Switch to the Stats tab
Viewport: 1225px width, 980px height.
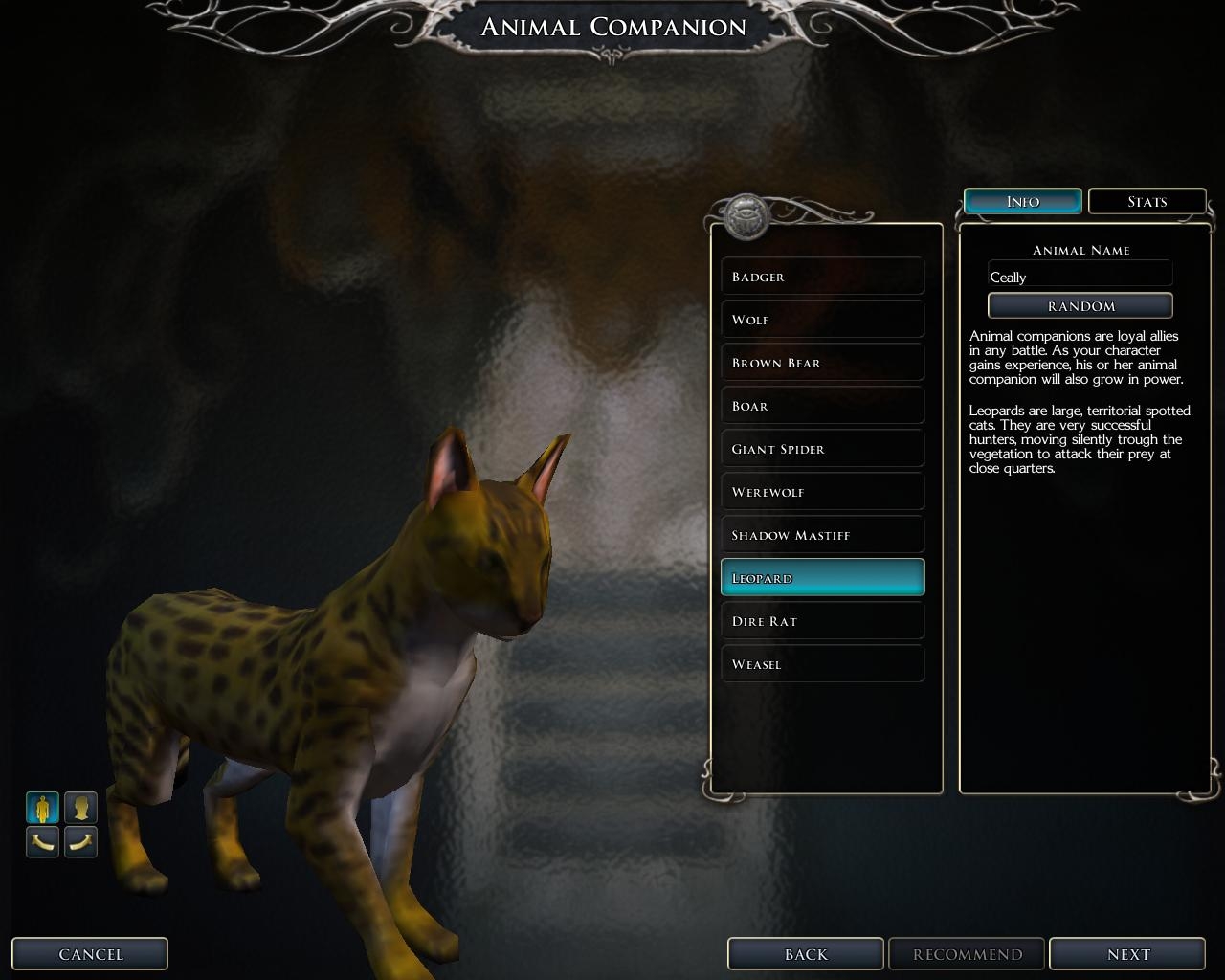point(1147,202)
